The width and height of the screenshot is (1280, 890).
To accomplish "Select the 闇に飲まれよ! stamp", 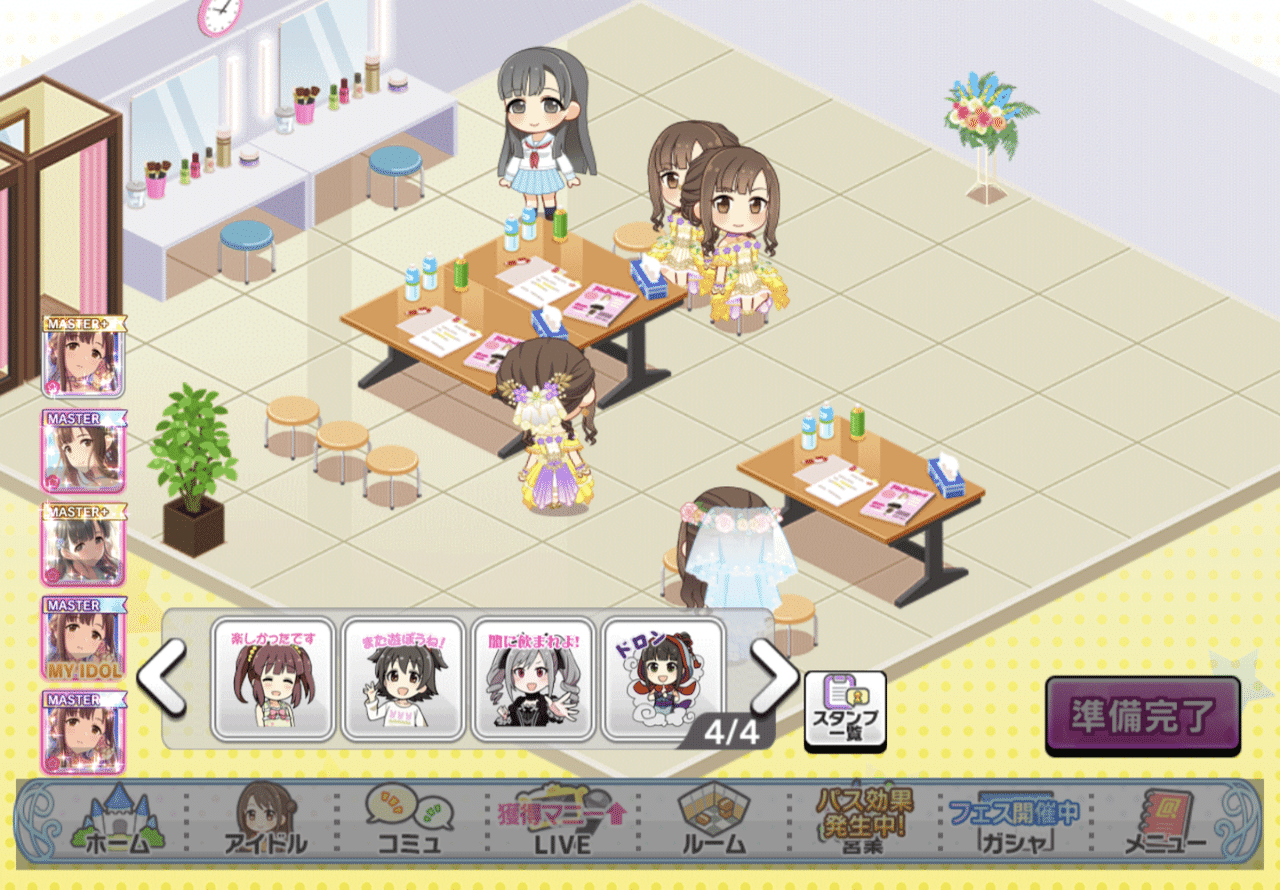I will (533, 680).
